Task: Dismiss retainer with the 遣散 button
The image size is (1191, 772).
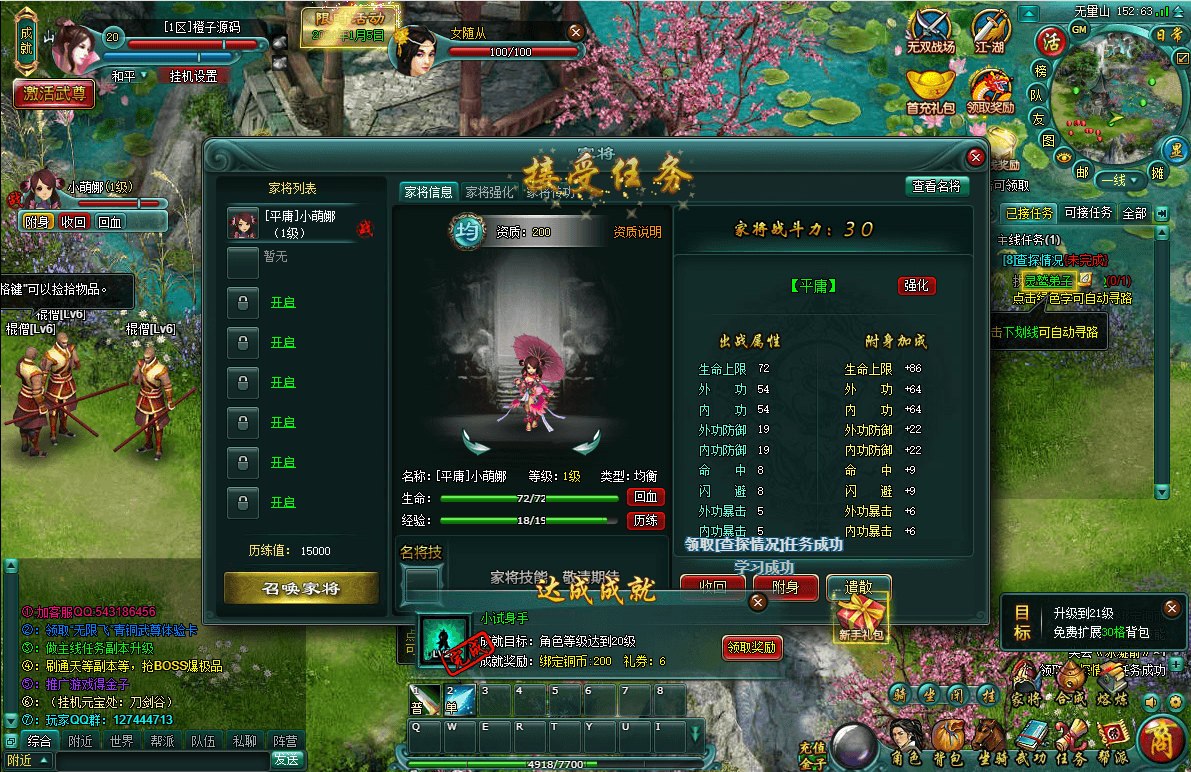Action: coord(858,588)
